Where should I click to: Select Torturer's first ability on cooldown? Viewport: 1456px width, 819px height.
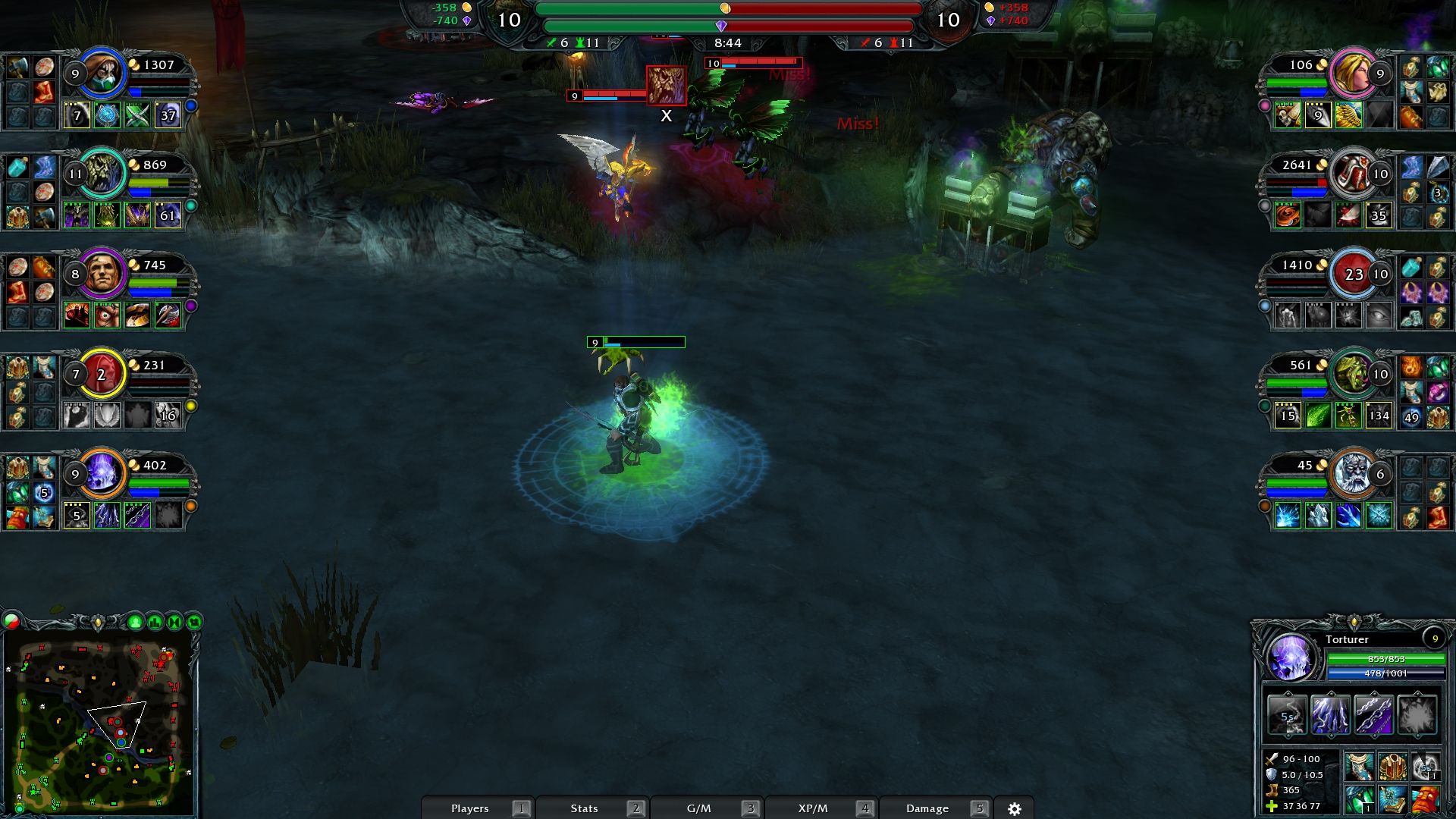(1287, 715)
